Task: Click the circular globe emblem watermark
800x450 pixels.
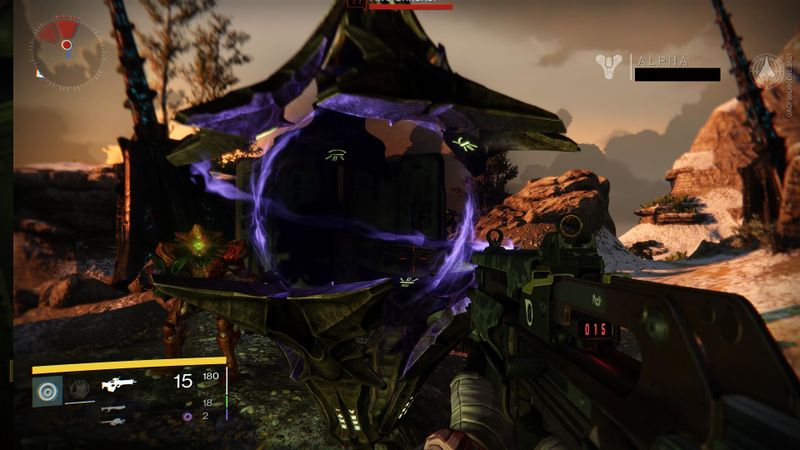Action: [x=767, y=70]
